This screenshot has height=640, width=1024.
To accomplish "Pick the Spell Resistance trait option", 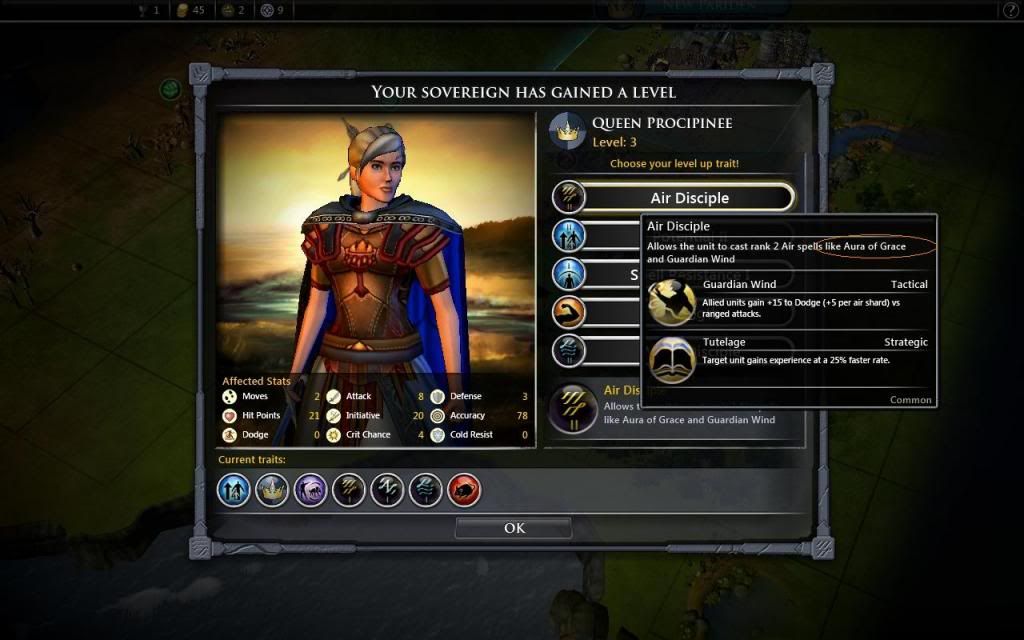I will click(x=568, y=274).
